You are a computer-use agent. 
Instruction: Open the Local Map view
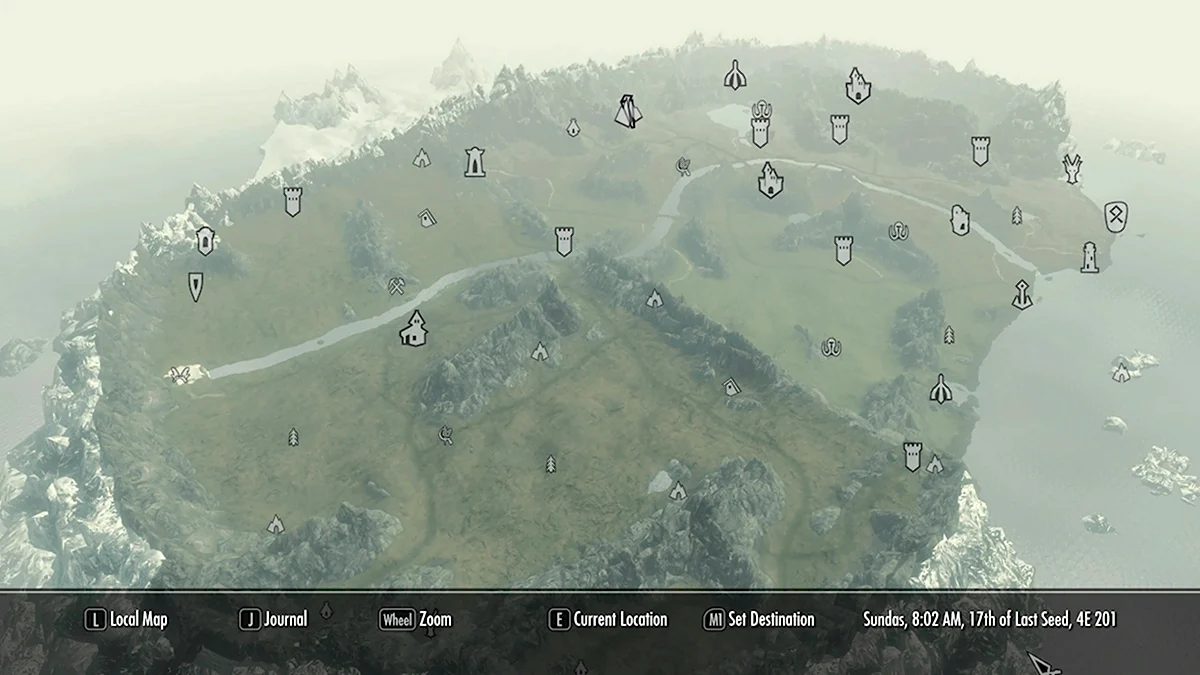click(x=126, y=620)
